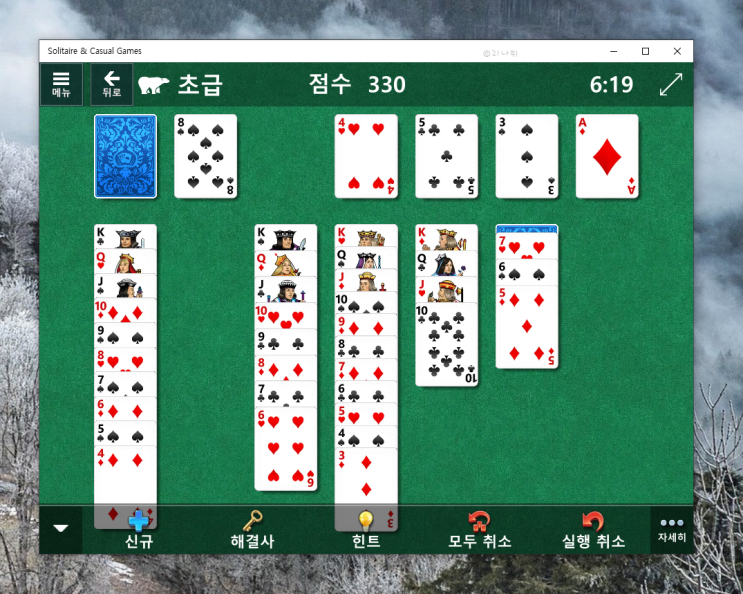Select the 5 of clubs foundation card

coord(446,156)
